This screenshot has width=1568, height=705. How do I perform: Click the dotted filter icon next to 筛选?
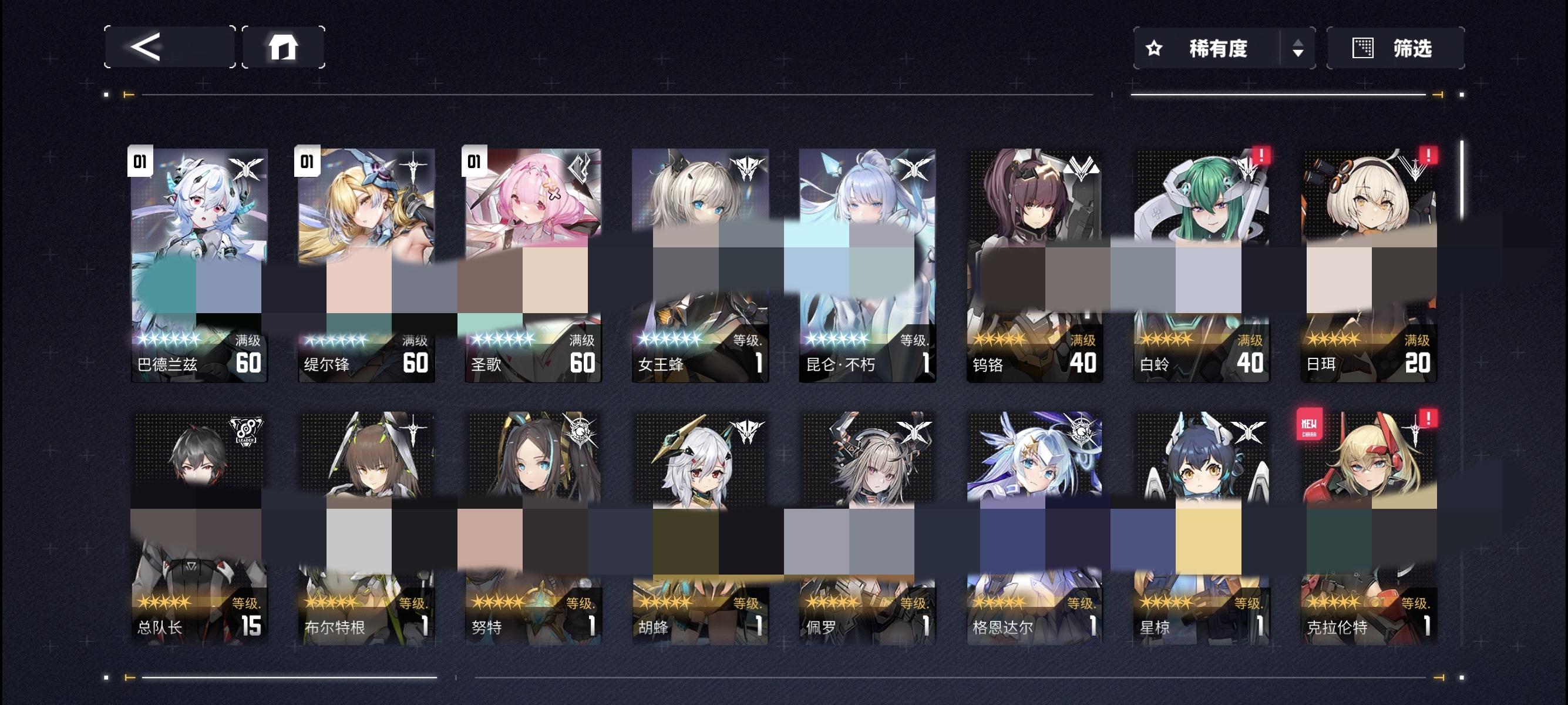tap(1364, 47)
